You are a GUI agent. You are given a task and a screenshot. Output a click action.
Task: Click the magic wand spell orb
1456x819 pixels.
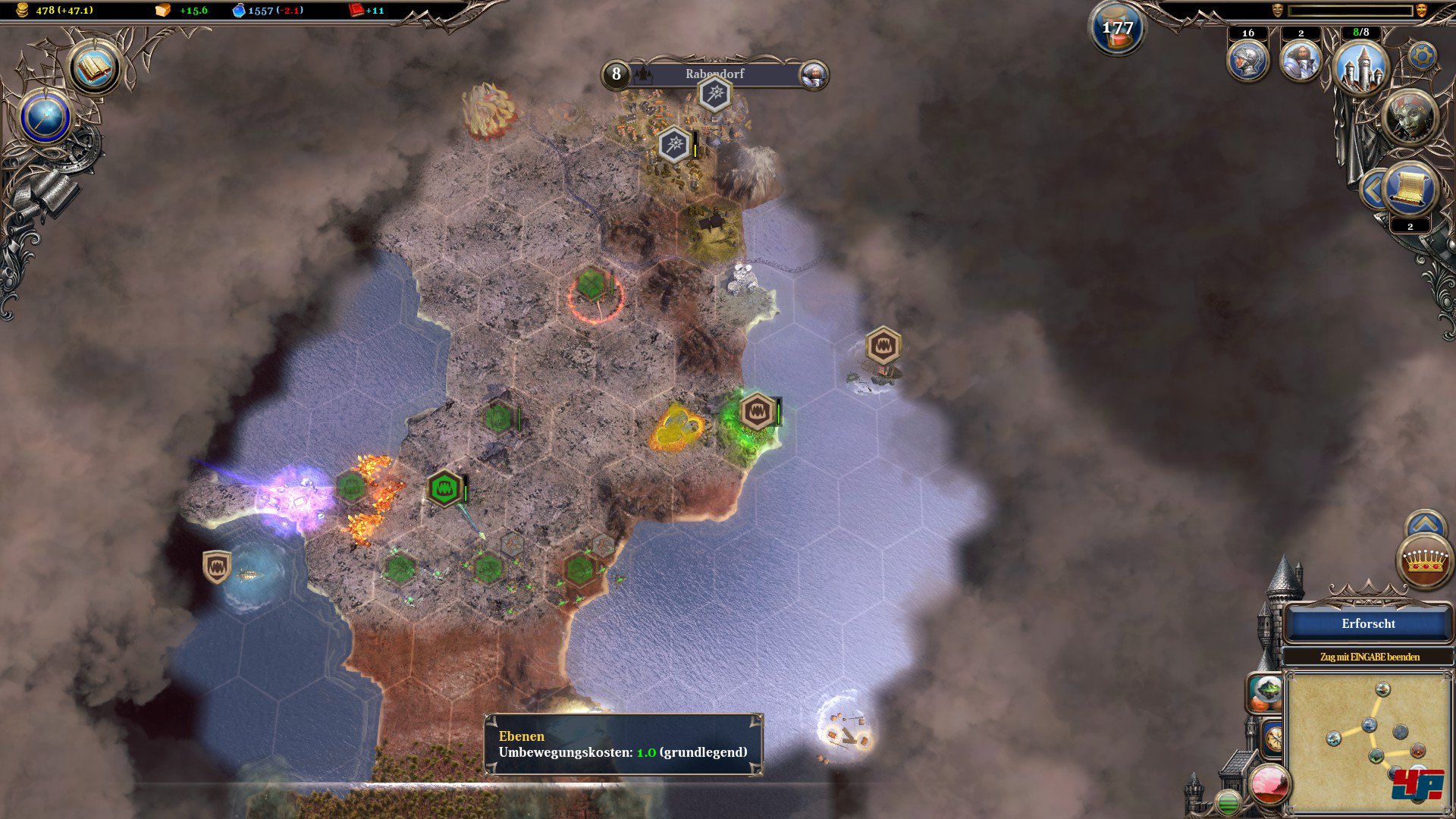click(45, 118)
